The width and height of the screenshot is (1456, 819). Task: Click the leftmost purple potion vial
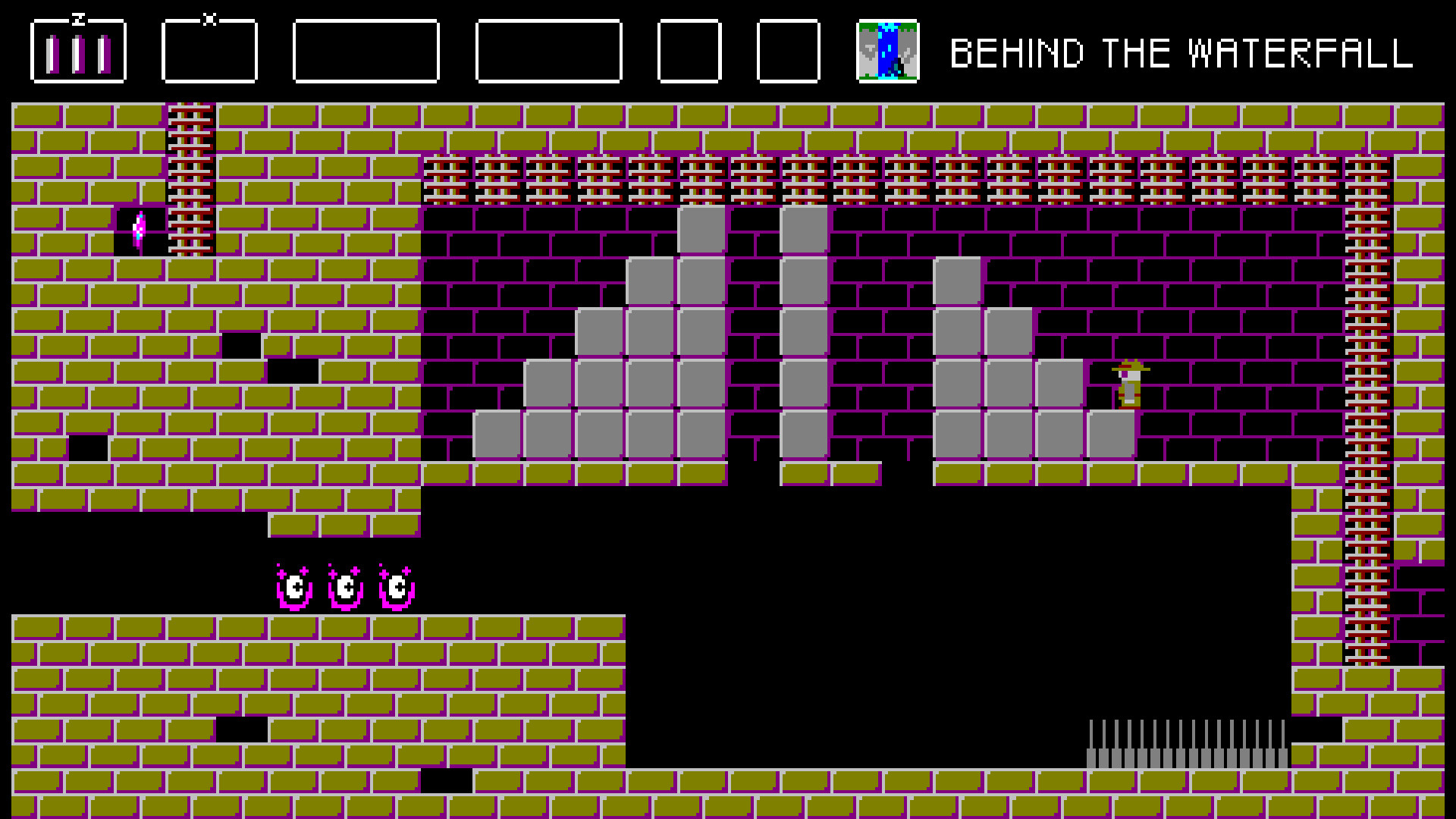52,53
